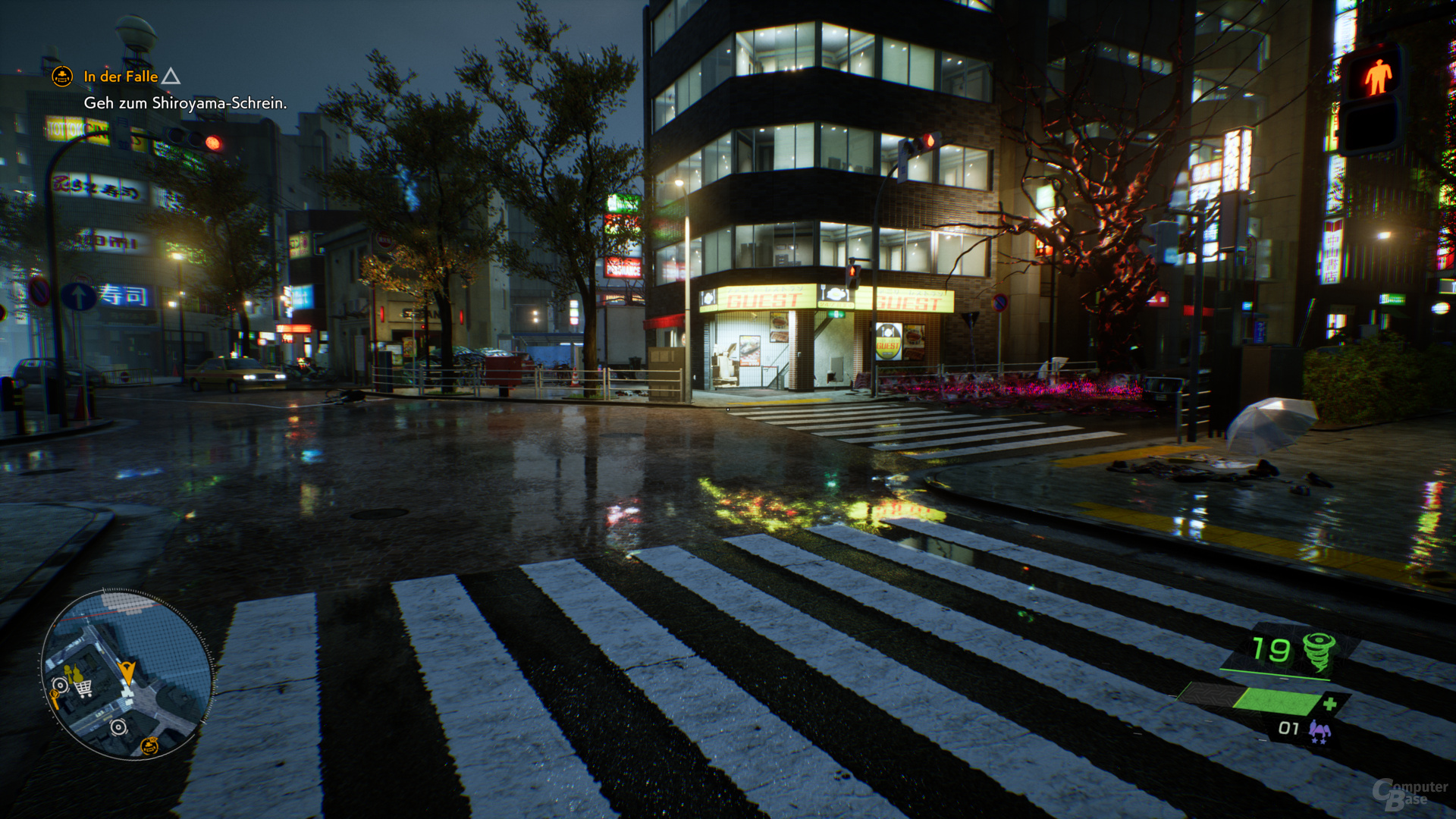
Task: Select the green tornado wind-ability icon
Action: tap(1319, 652)
